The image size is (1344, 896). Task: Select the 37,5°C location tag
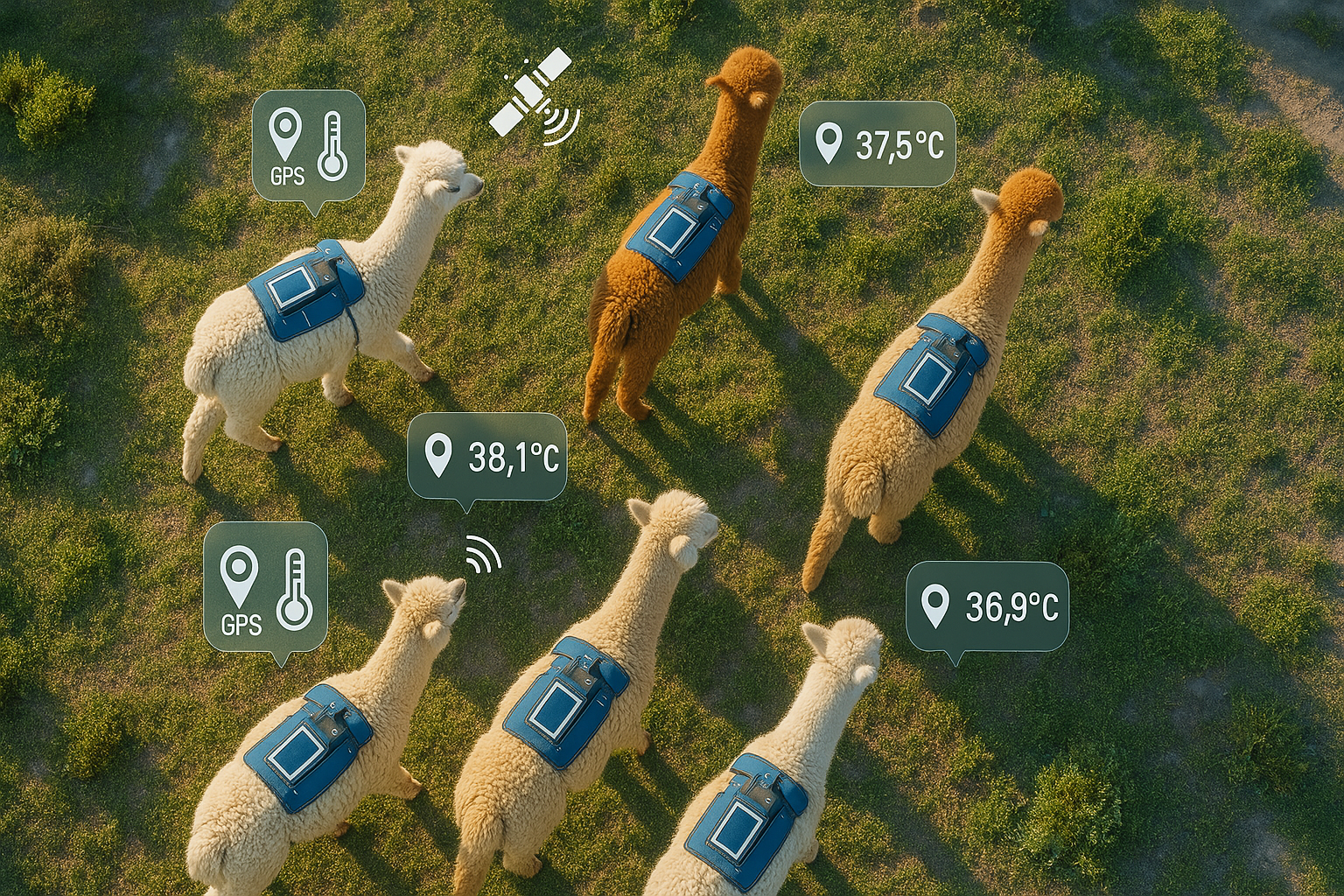coord(877,143)
